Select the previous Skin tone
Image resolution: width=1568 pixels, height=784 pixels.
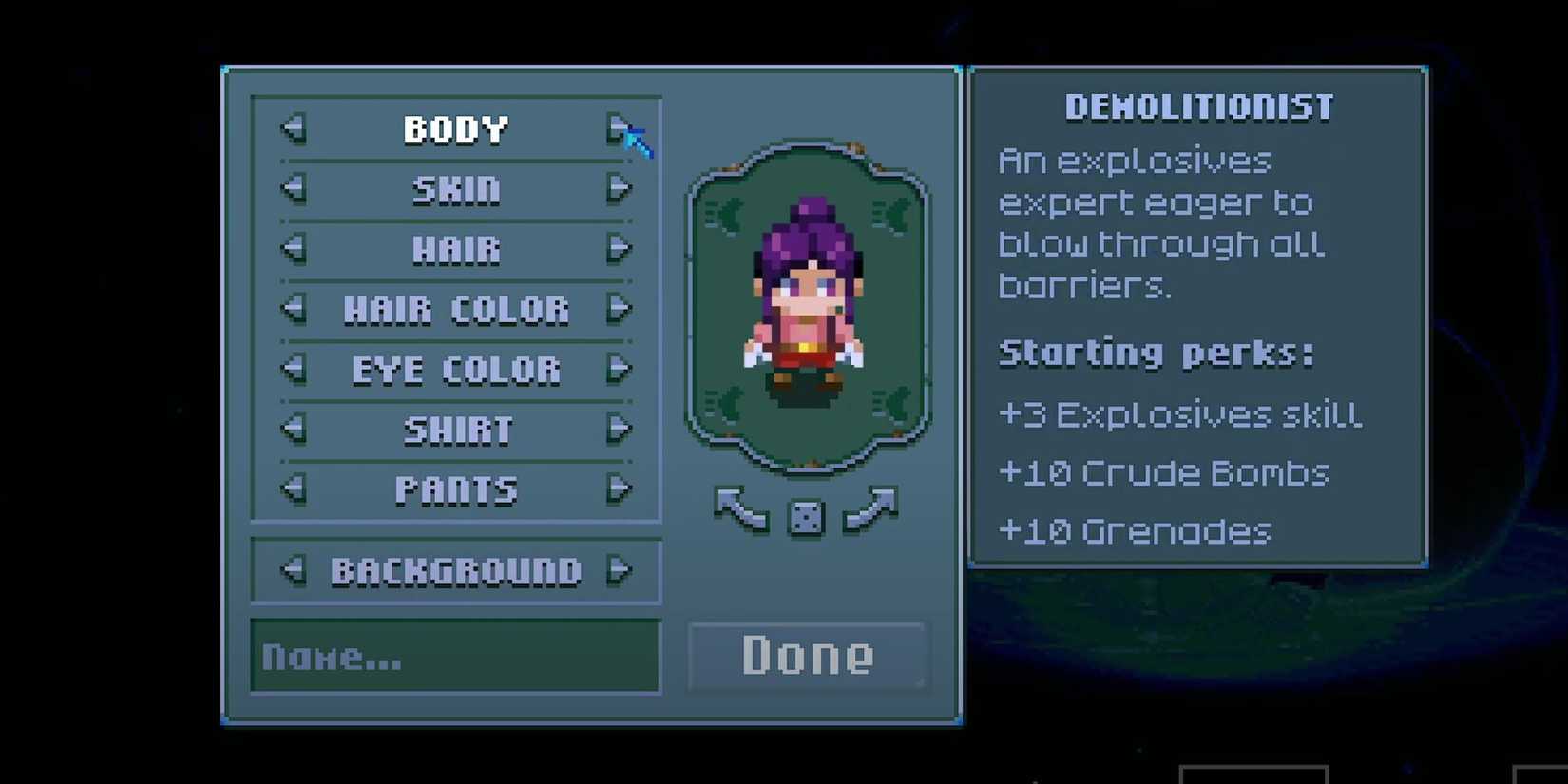click(295, 189)
